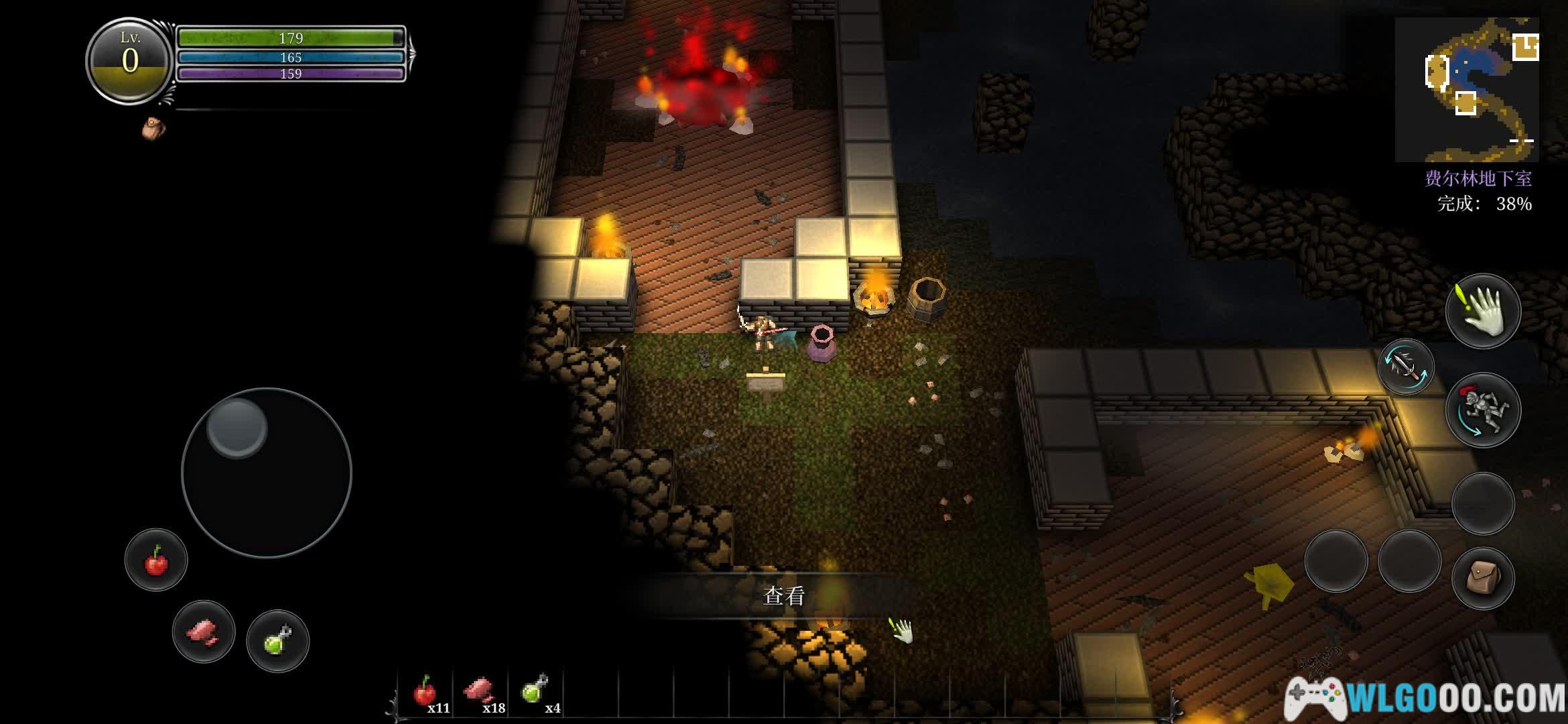This screenshot has height=724, width=1568.
Task: Activate the knight dodge roll button
Action: pyautogui.click(x=1483, y=410)
